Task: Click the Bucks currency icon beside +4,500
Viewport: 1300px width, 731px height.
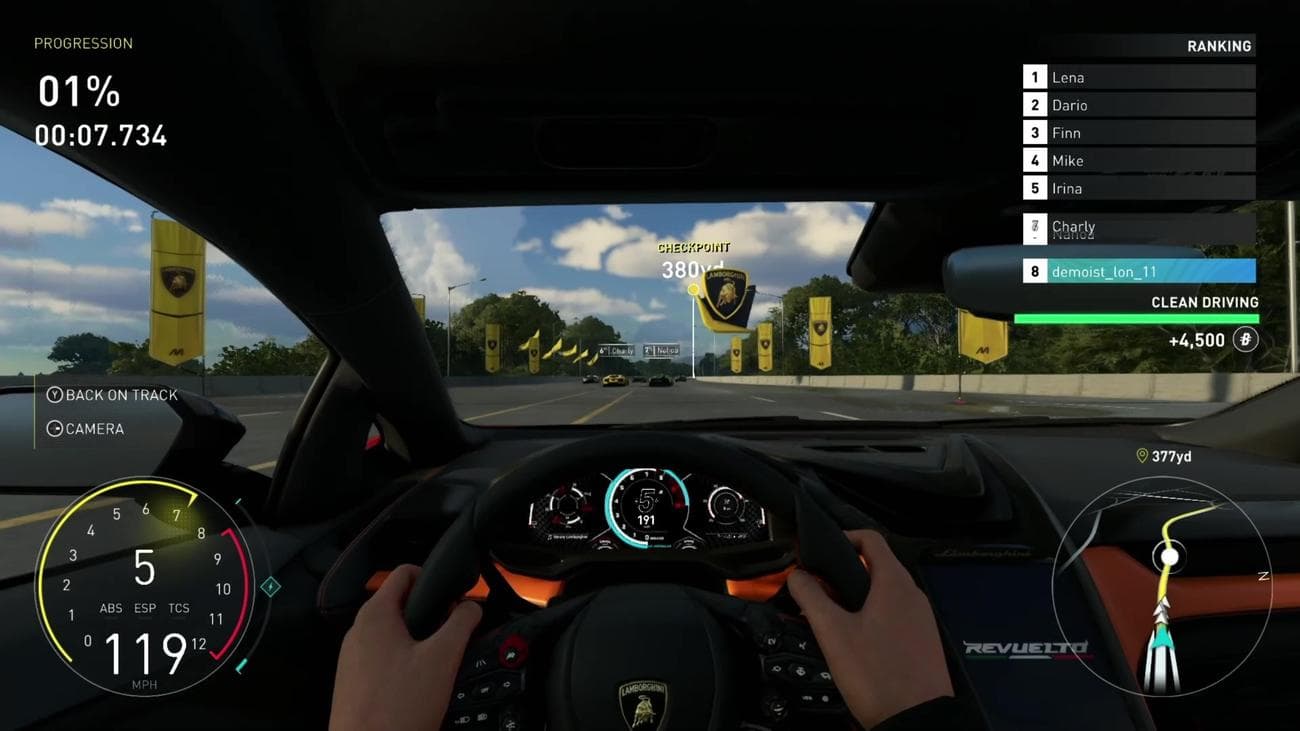Action: (x=1245, y=340)
